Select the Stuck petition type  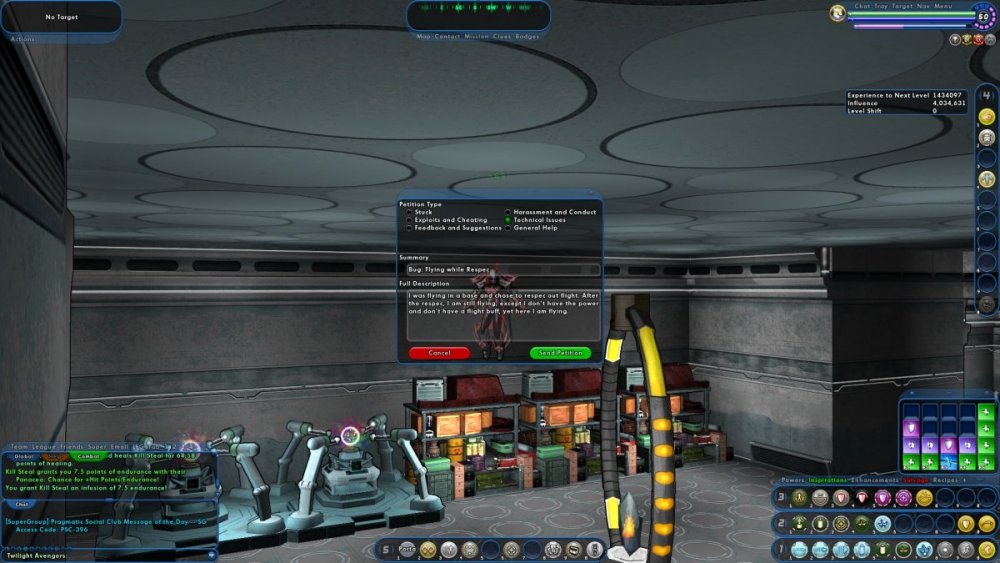[x=408, y=212]
